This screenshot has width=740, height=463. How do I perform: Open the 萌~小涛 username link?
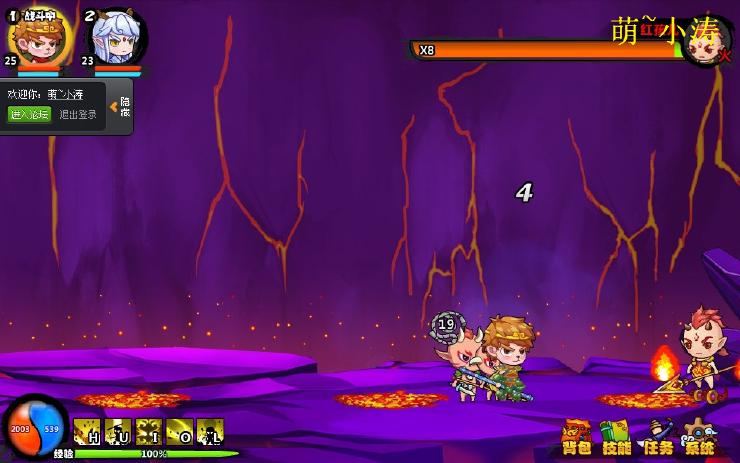(x=67, y=94)
